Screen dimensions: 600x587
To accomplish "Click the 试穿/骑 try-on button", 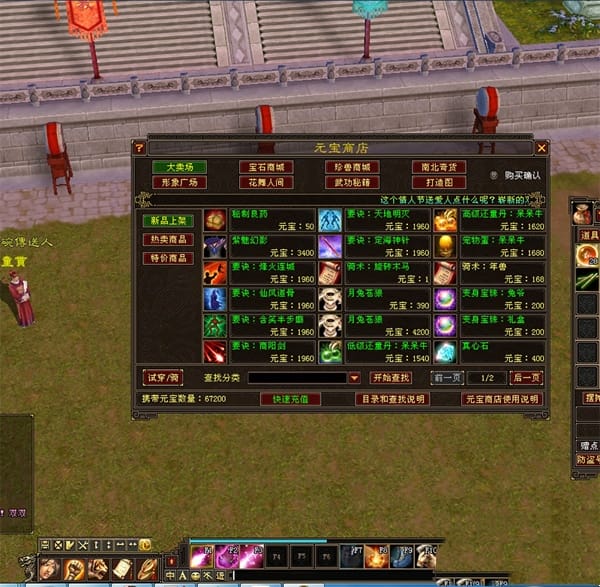I will pyautogui.click(x=162, y=378).
